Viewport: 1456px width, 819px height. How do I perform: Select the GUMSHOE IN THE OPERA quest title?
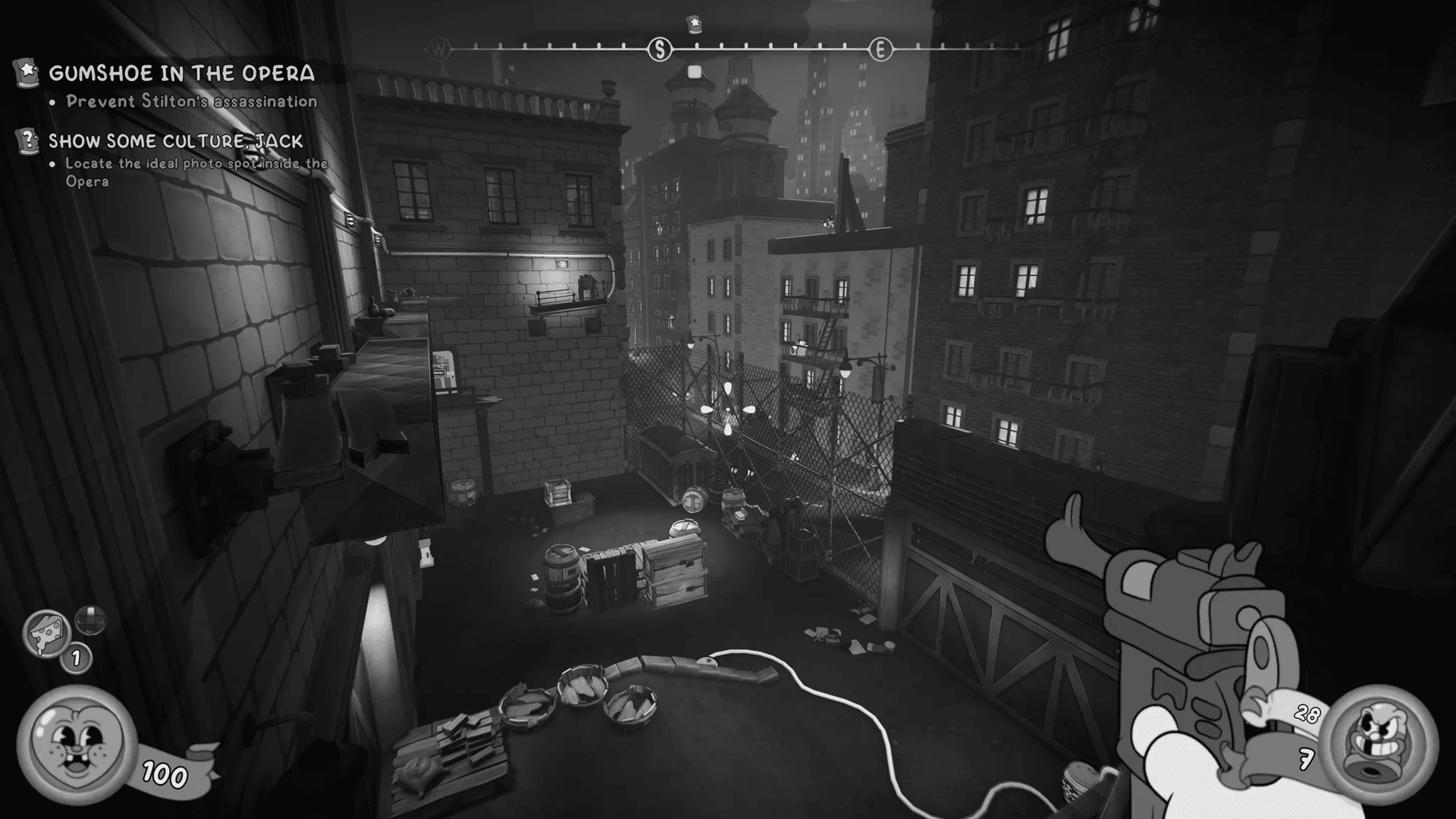click(180, 74)
